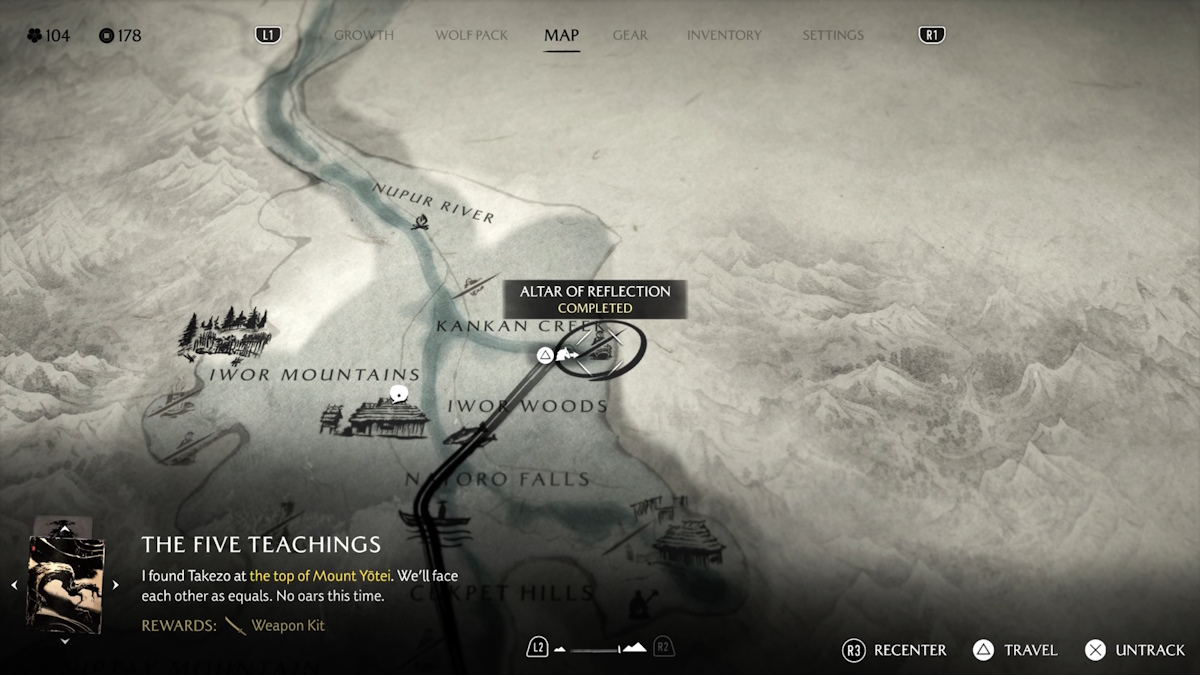The width and height of the screenshot is (1200, 675).
Task: Select the speech bubble marker near Iwor Mountains
Action: (x=400, y=394)
